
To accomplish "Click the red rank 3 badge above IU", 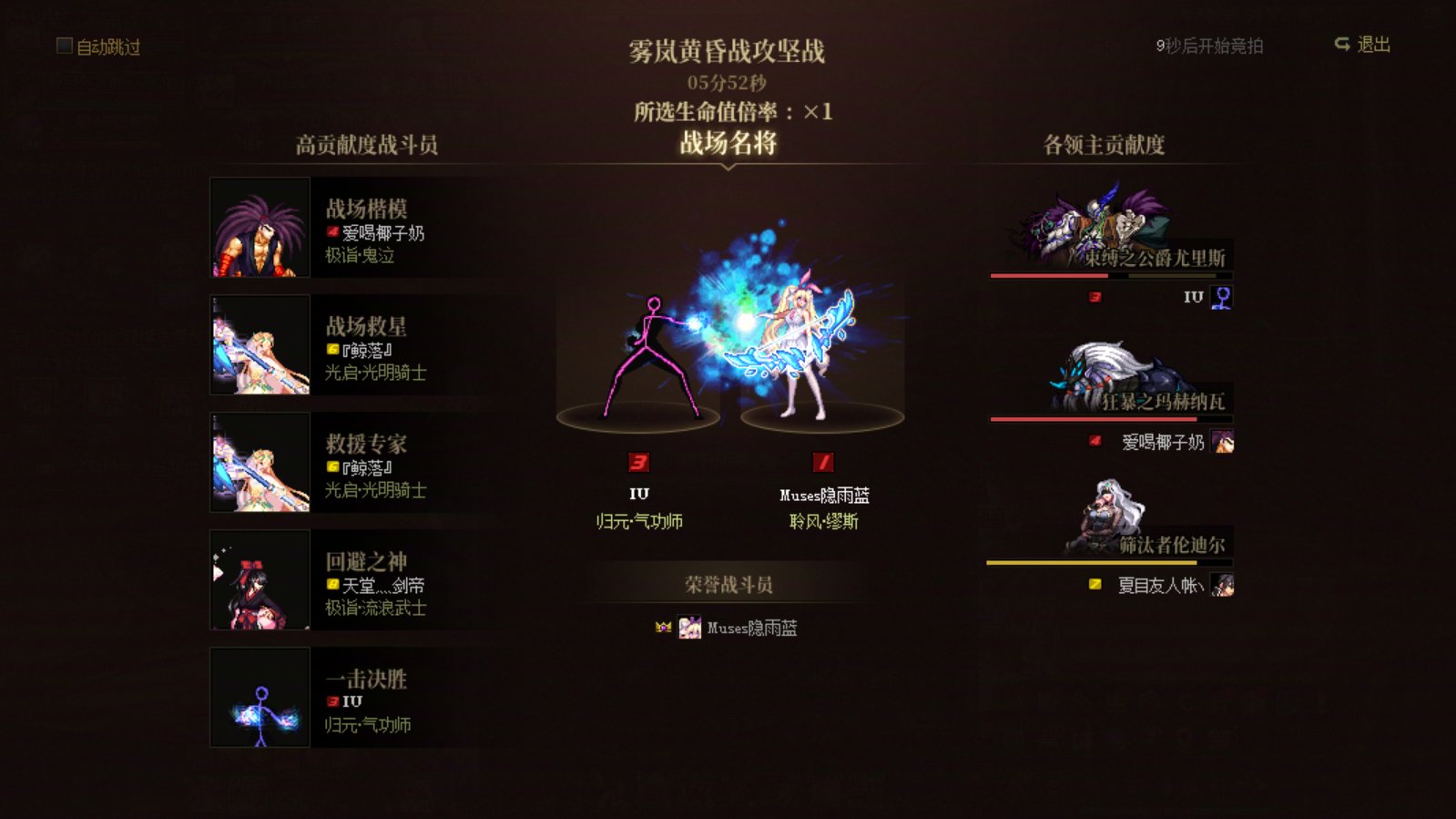I will (x=640, y=464).
